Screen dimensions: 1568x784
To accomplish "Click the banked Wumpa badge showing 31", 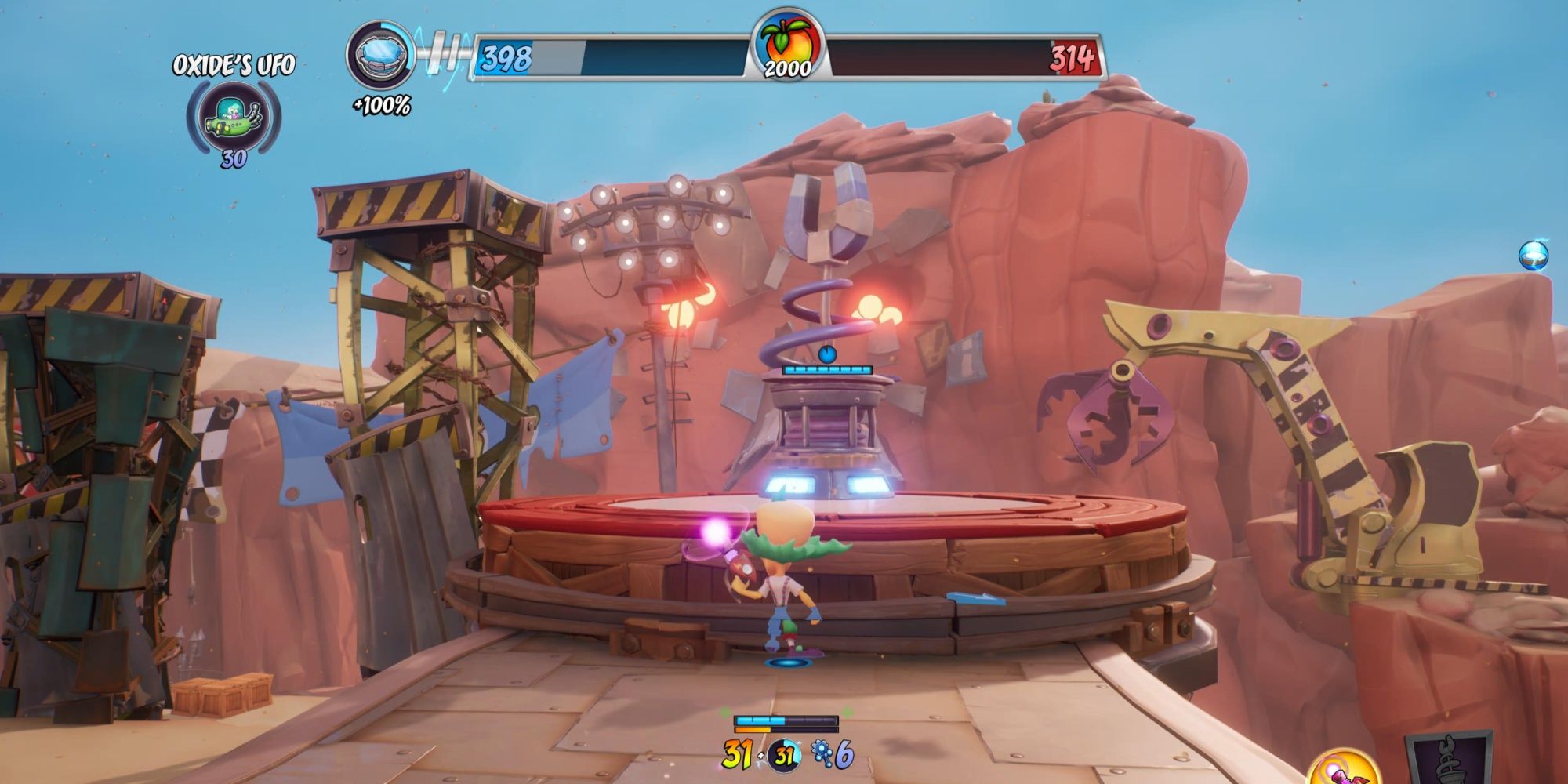I will coord(784,757).
